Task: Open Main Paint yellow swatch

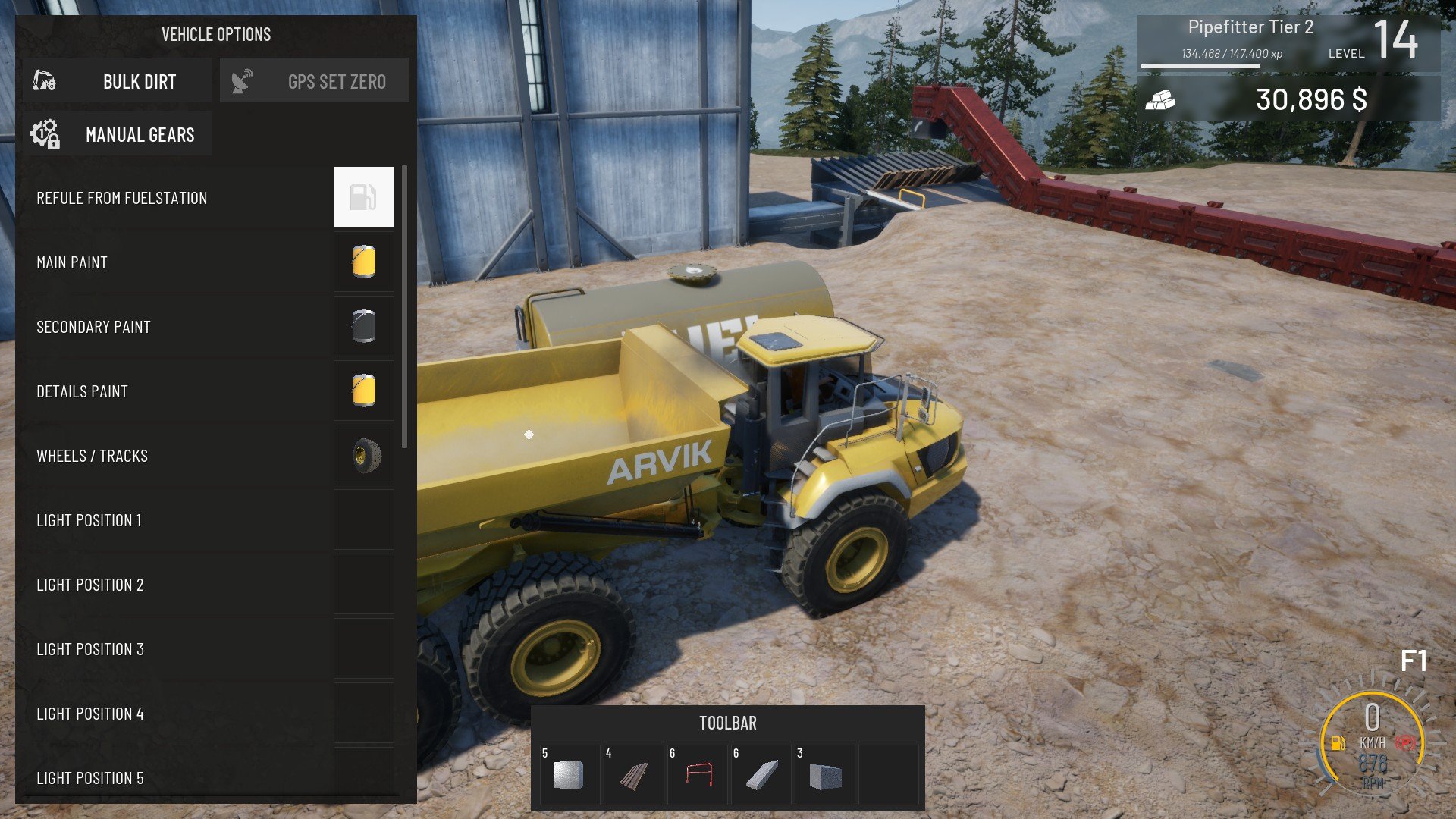Action: [x=364, y=262]
